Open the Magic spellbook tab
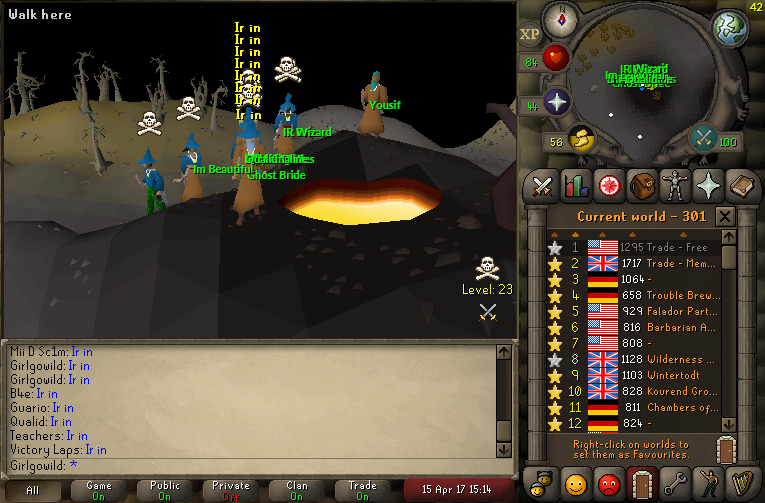The image size is (765, 503). coord(740,185)
